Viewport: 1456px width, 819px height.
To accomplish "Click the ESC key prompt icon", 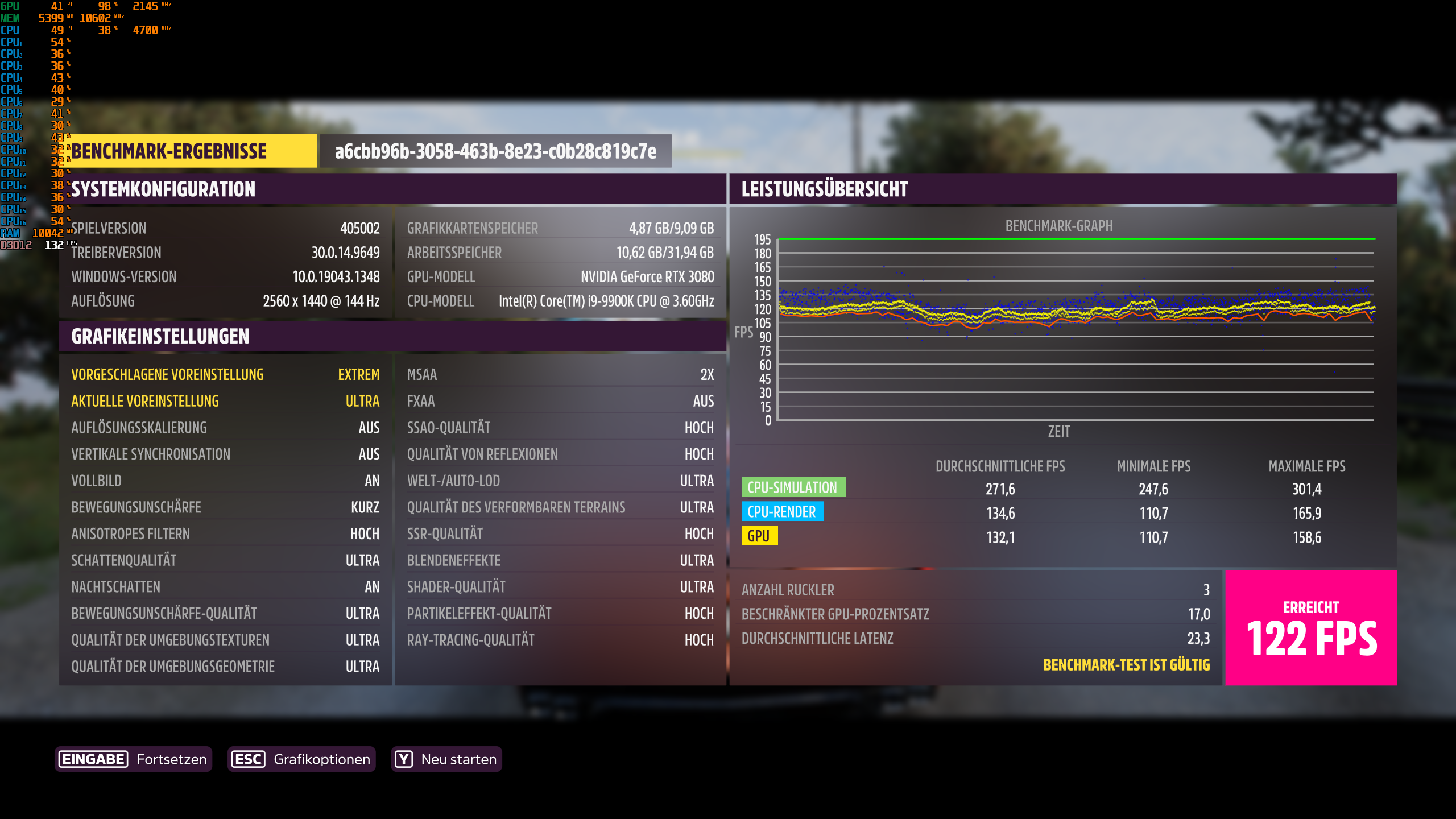I will click(248, 759).
